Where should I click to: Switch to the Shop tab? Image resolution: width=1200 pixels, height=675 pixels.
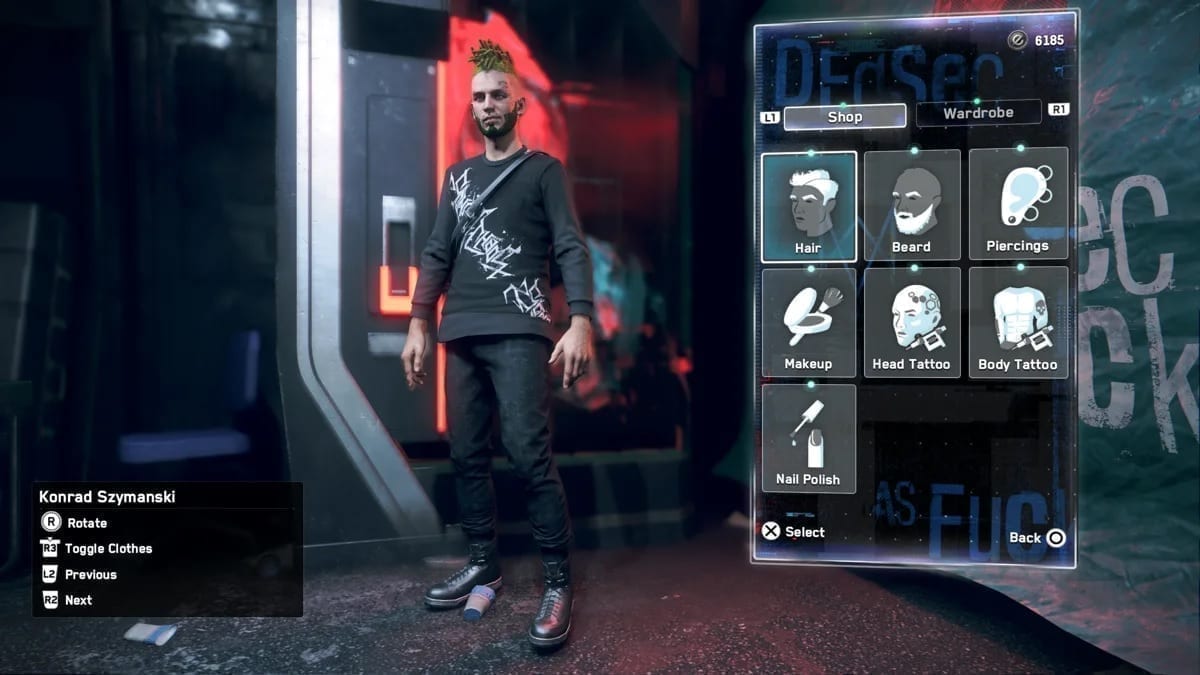[844, 117]
